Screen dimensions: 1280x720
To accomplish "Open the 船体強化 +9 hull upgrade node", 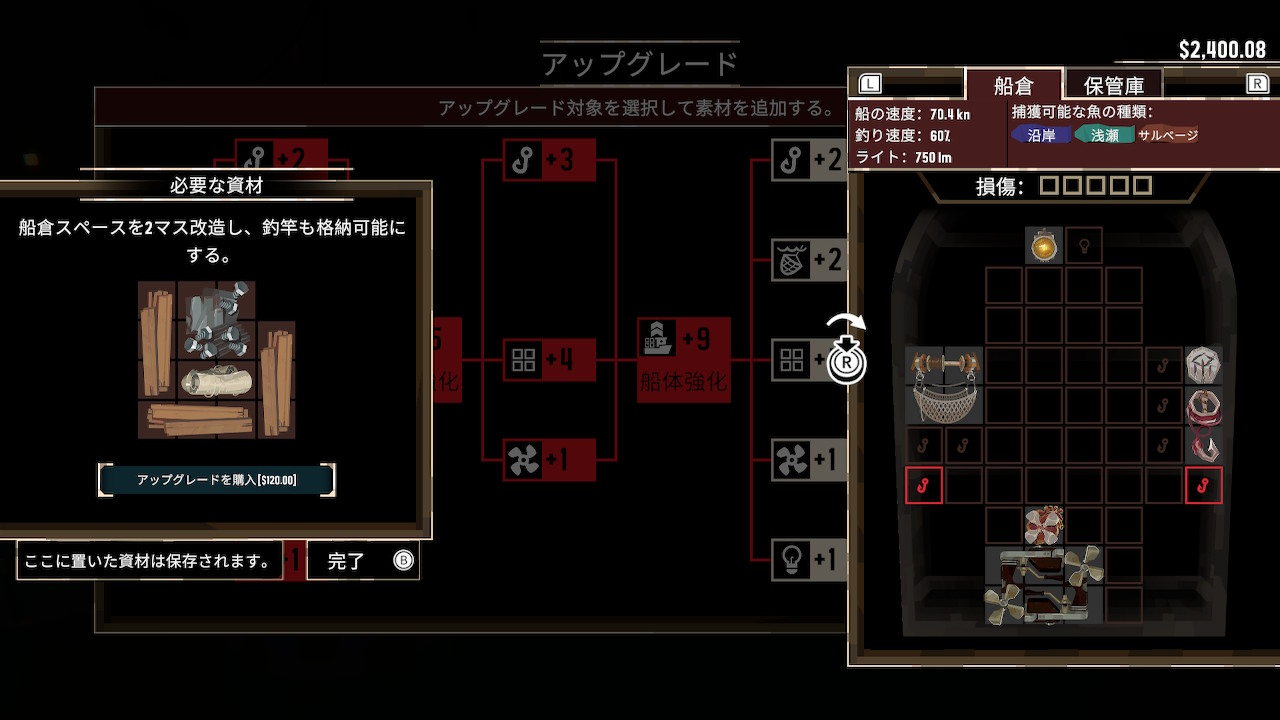I will click(x=684, y=358).
